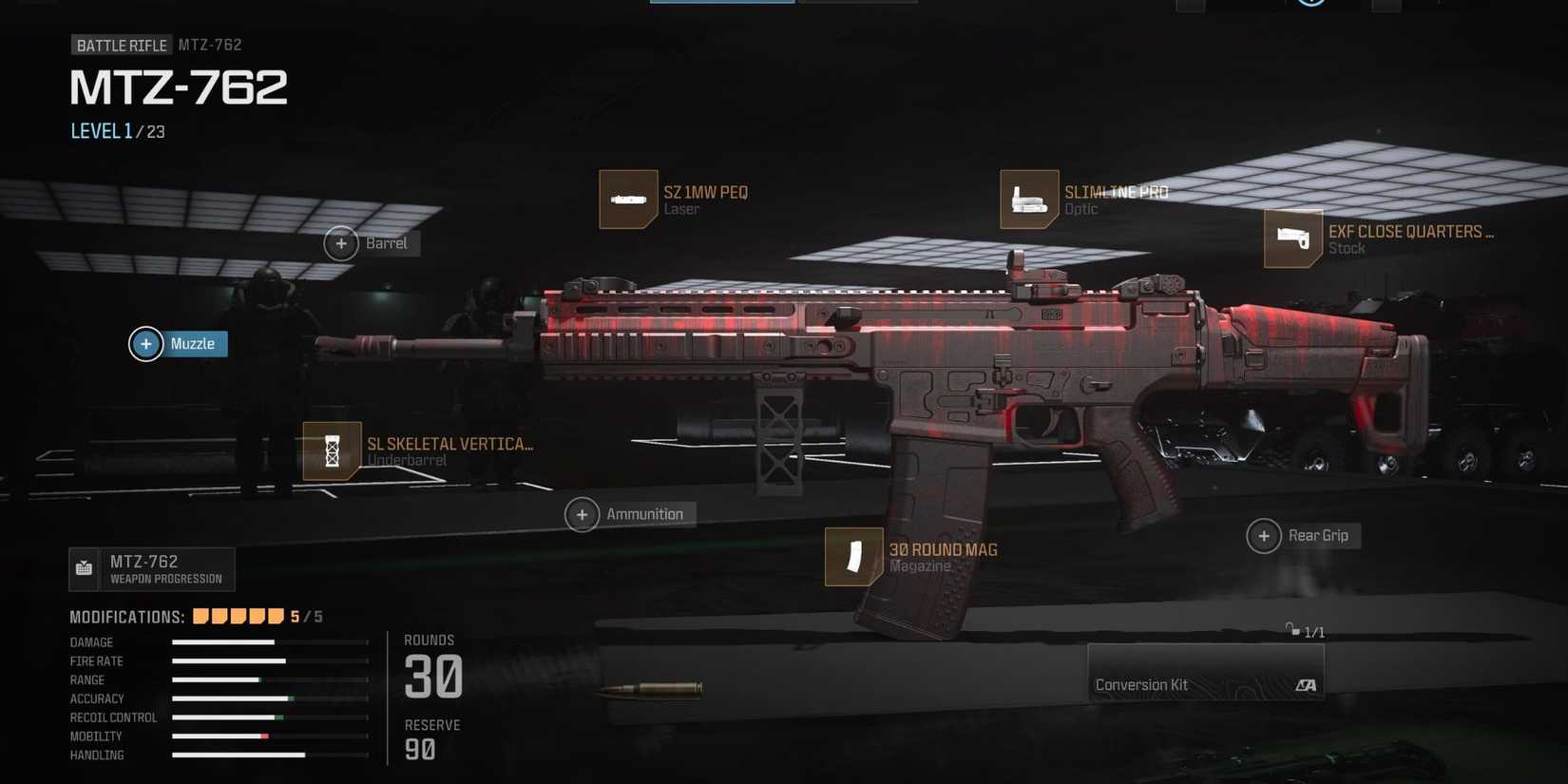Open the Slimline Pro optic attachment
This screenshot has width=1568, height=784.
(1029, 200)
